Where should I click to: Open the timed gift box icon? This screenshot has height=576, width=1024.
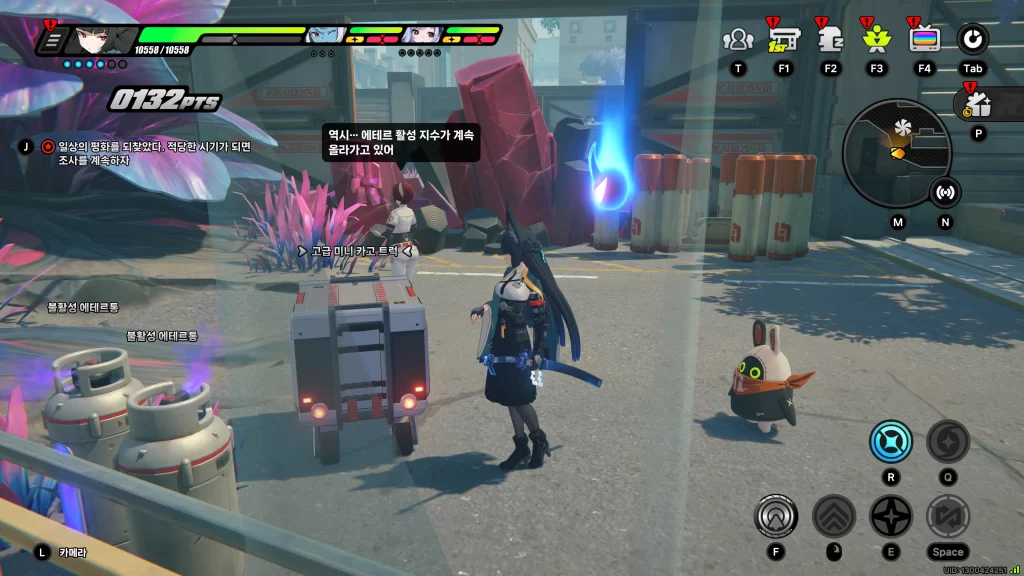click(x=978, y=103)
